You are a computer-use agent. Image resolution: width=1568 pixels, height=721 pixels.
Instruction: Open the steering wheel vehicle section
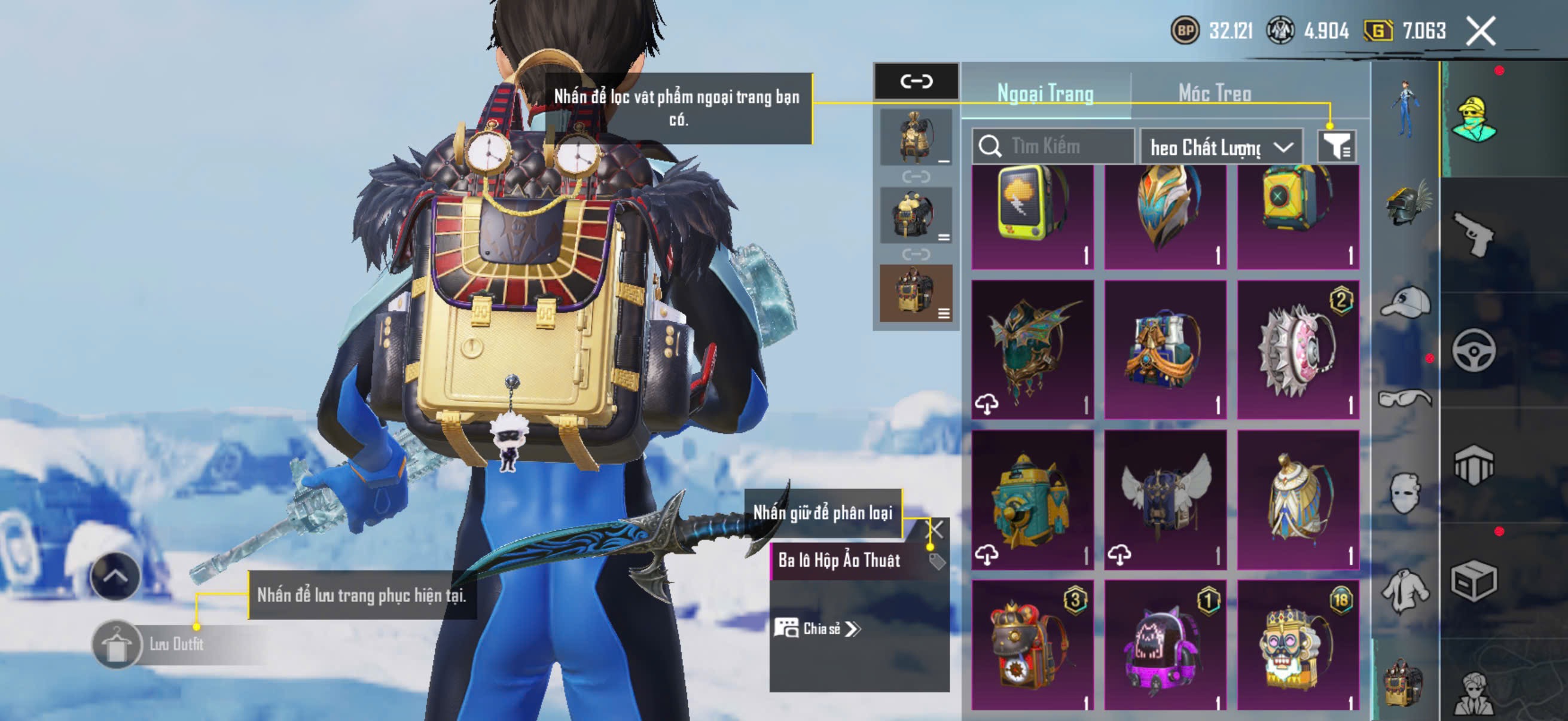(x=1473, y=350)
